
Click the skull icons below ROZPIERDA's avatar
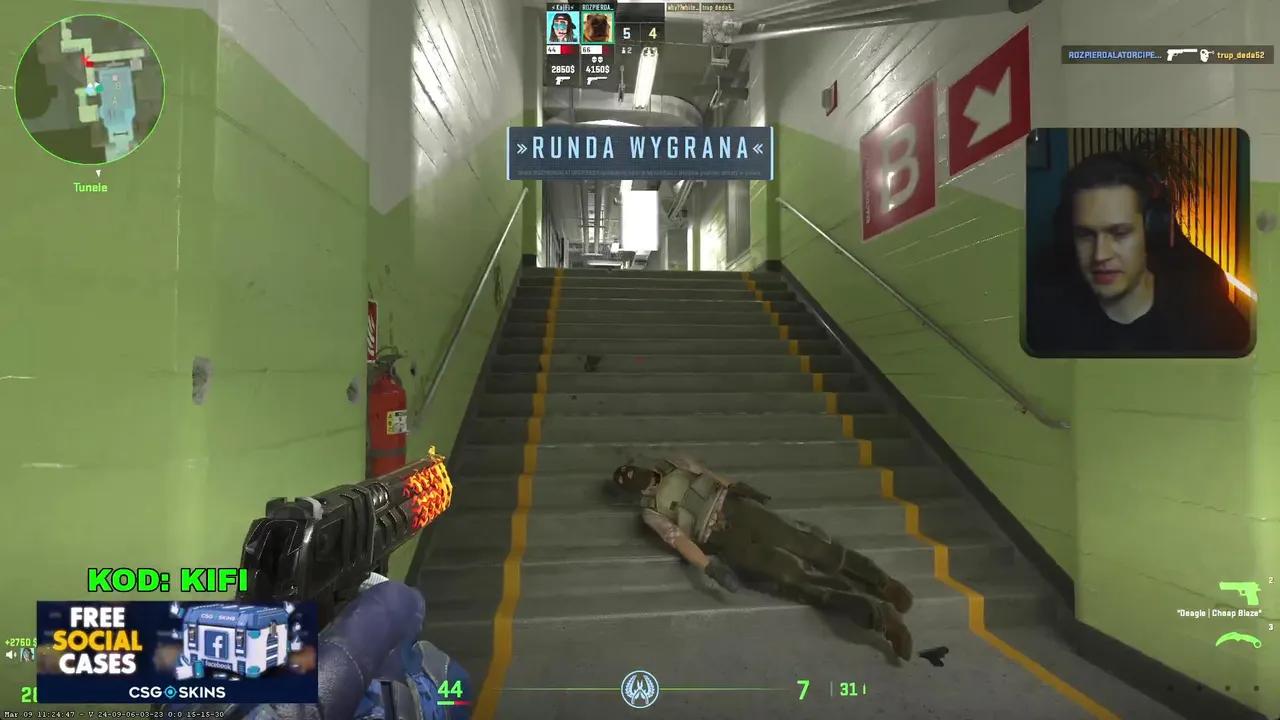(598, 60)
